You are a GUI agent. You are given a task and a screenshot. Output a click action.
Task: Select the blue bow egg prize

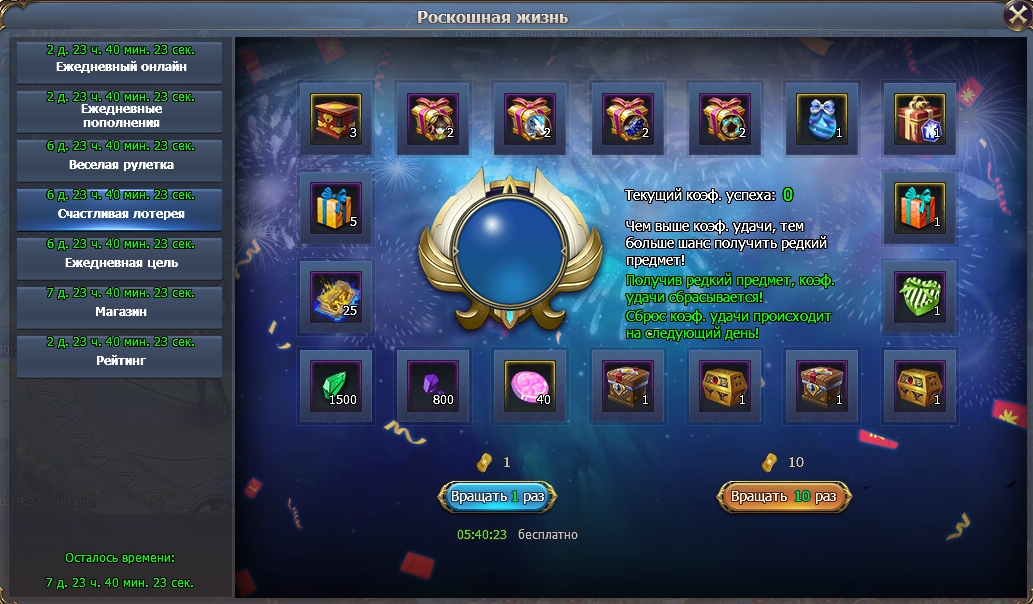[x=822, y=118]
